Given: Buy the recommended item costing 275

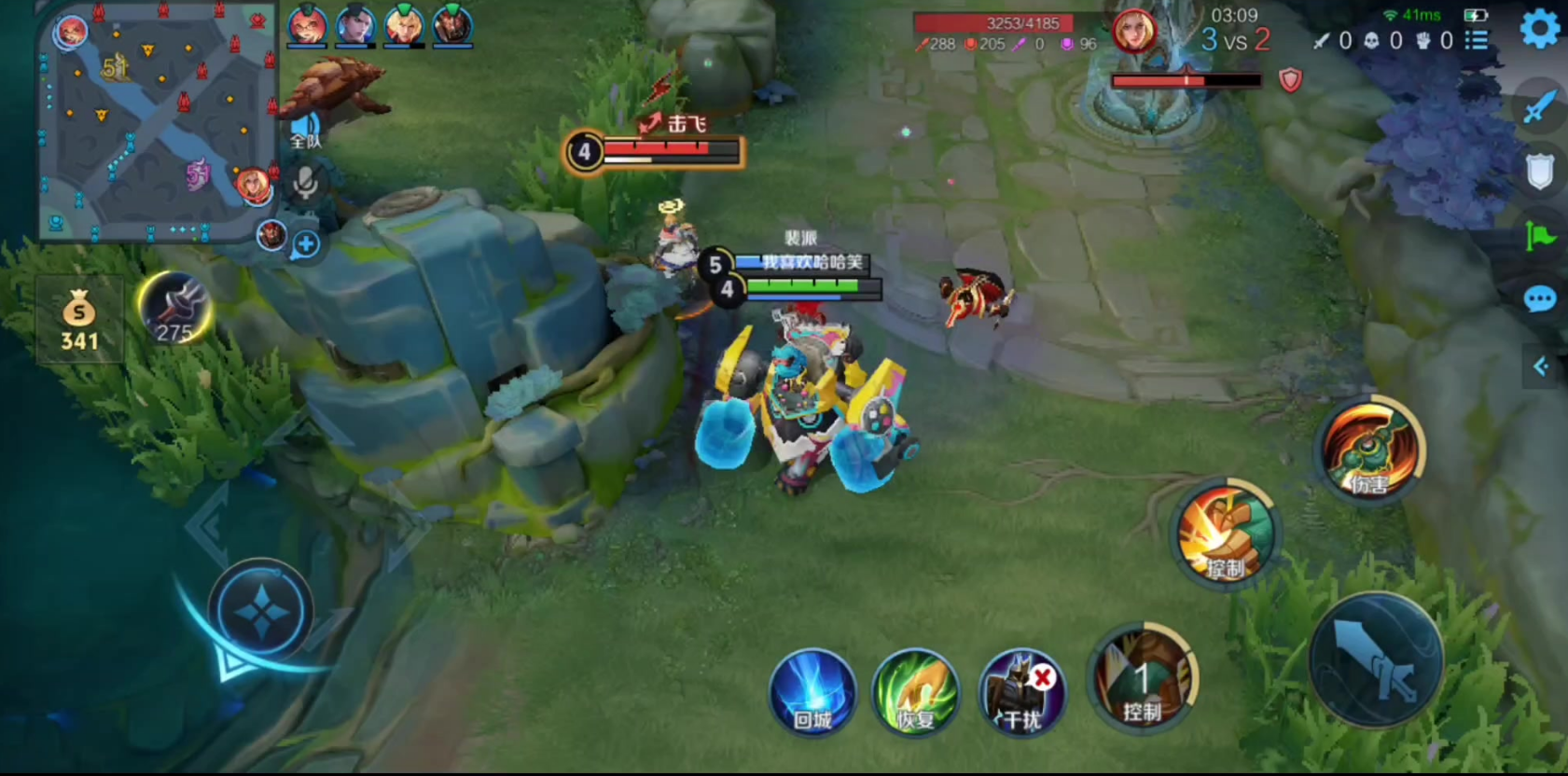Looking at the screenshot, I should (x=175, y=310).
